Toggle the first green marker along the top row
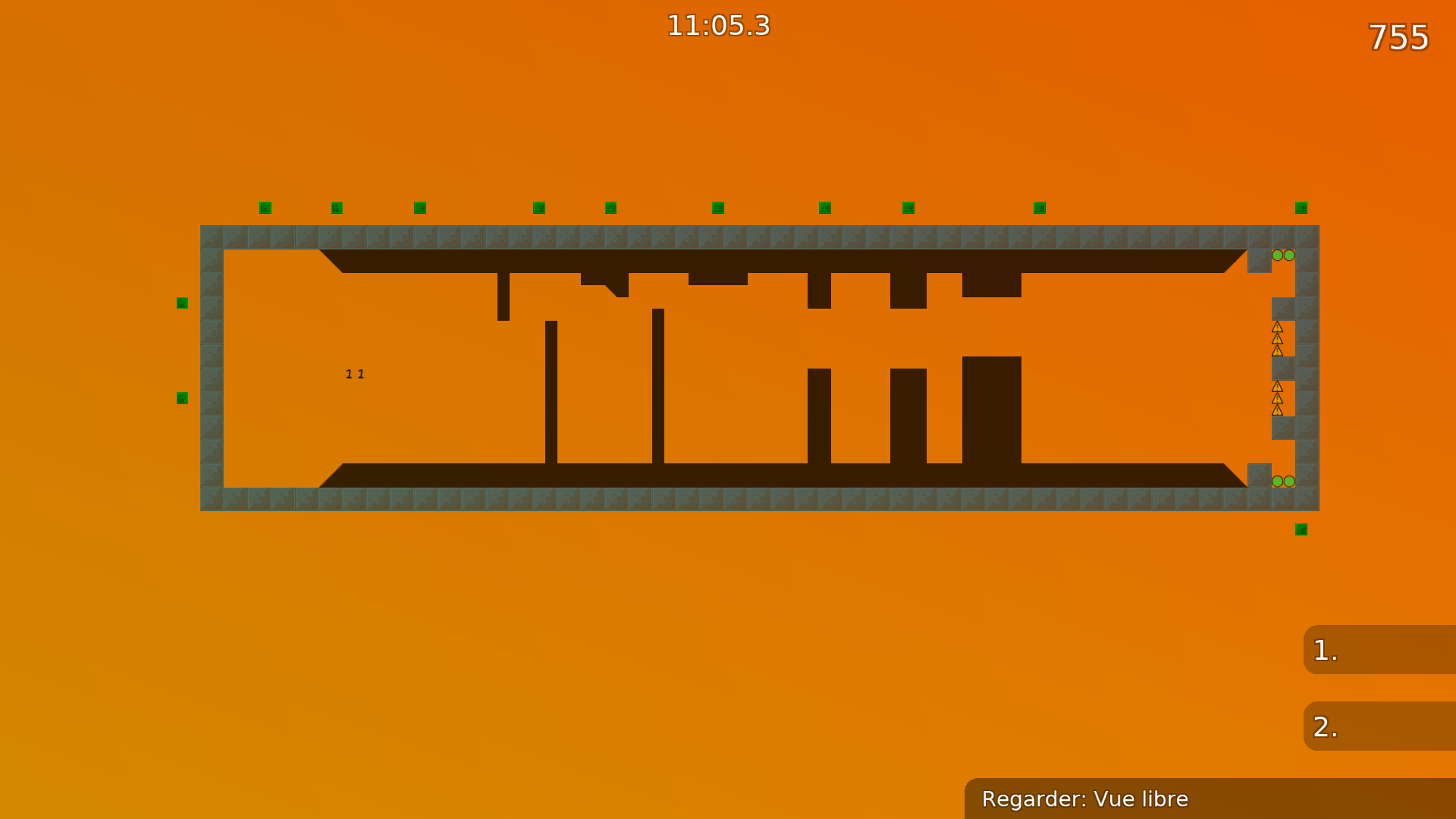The image size is (1456, 819). pyautogui.click(x=264, y=206)
